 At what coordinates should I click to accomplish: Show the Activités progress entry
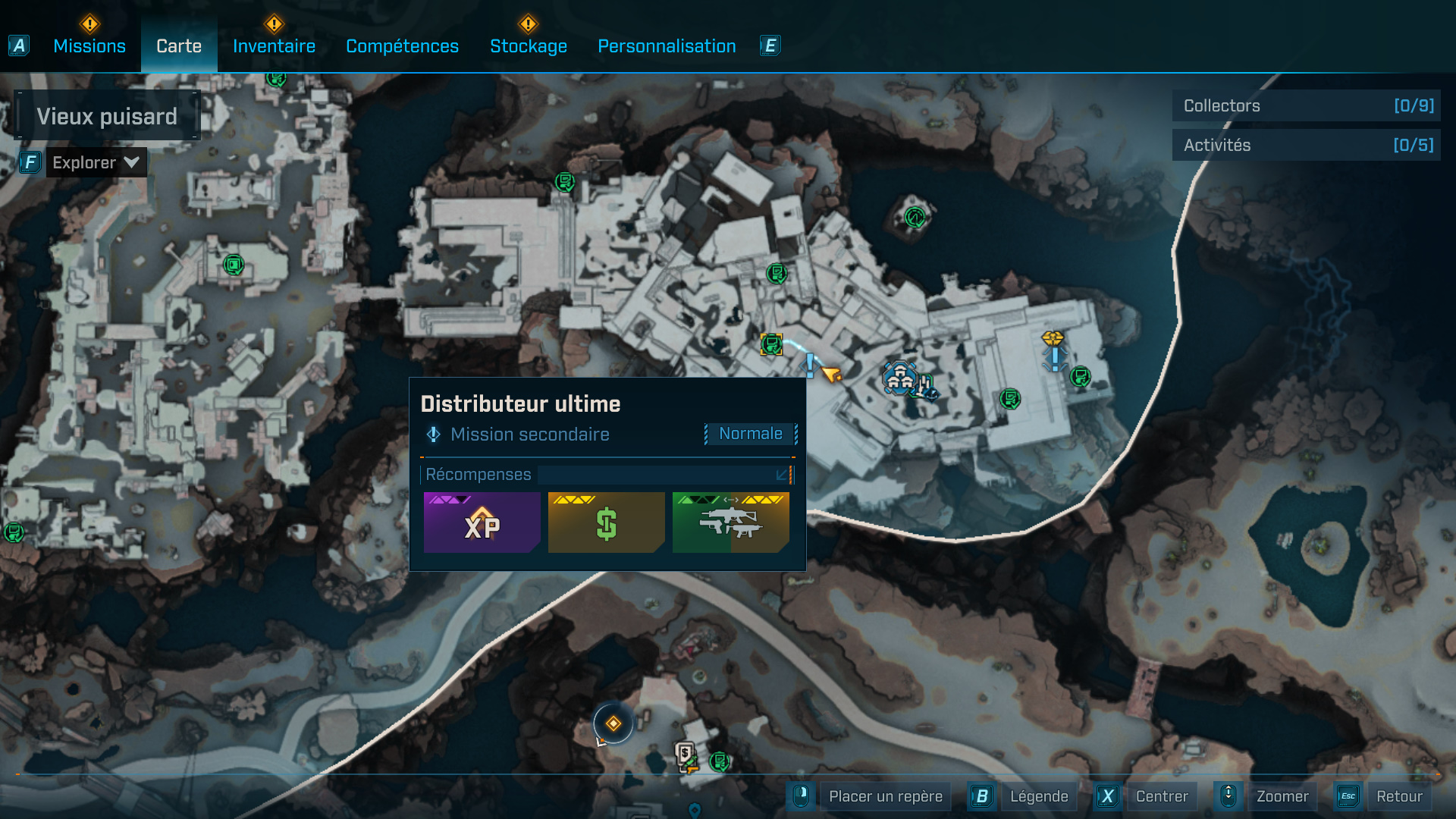coord(1306,145)
